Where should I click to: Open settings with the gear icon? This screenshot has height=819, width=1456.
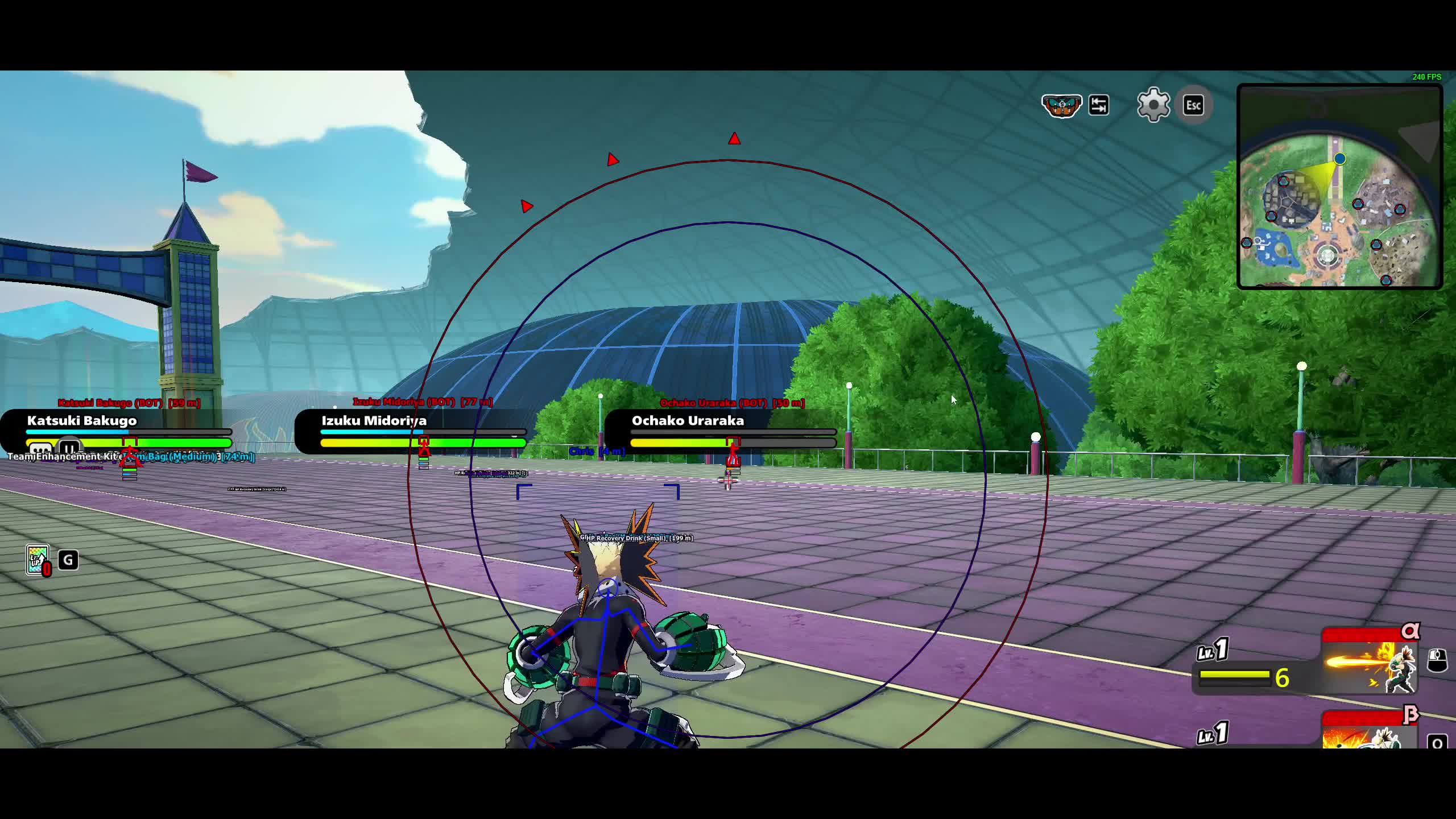pos(1153,105)
